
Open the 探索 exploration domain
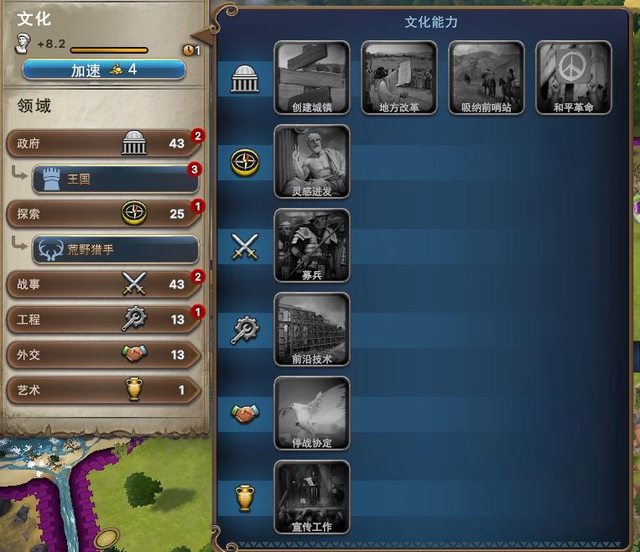pos(100,213)
